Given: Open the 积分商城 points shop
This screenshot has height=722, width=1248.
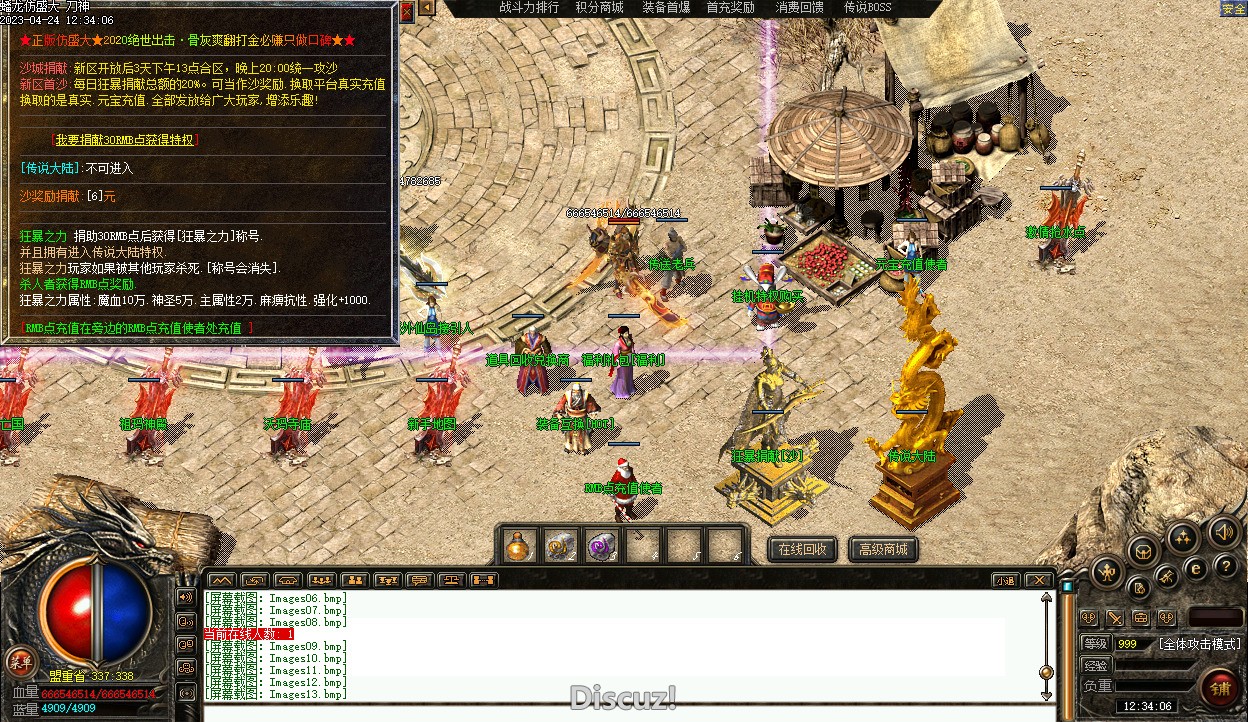Looking at the screenshot, I should coord(599,8).
